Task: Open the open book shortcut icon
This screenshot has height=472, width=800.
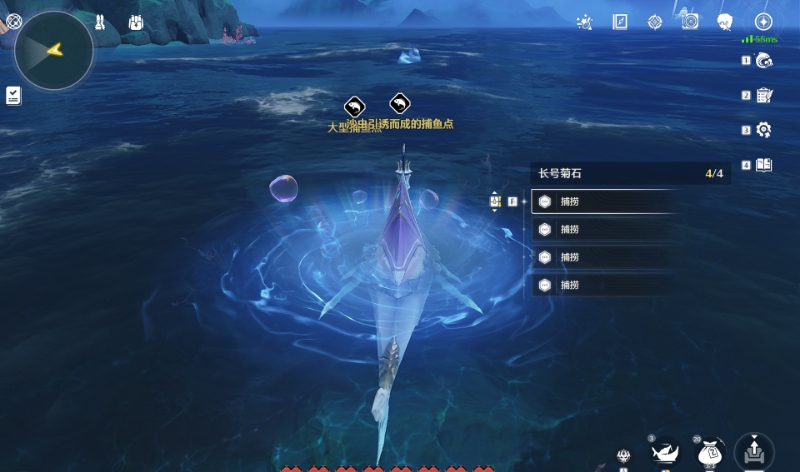Action: coord(764,165)
